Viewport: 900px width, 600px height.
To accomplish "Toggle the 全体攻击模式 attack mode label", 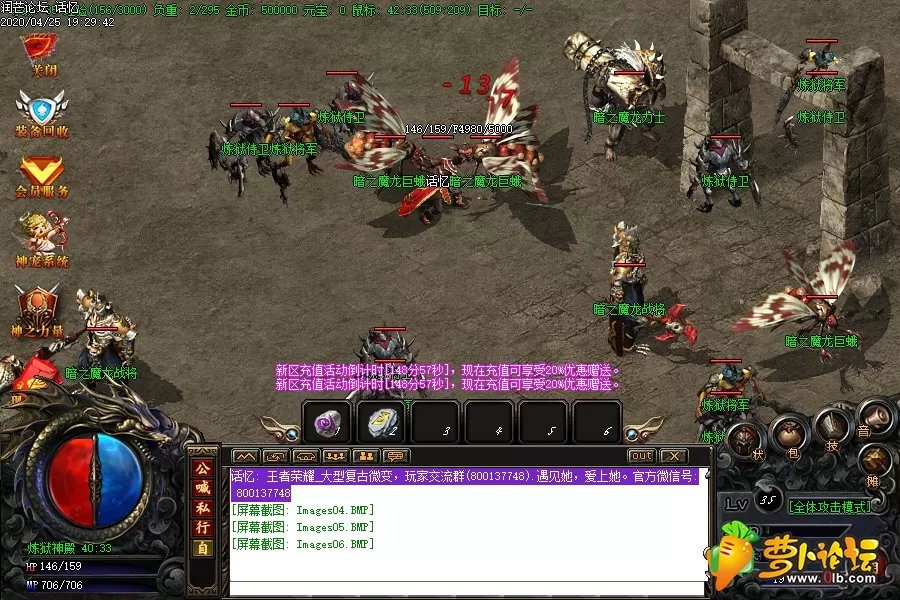I will point(829,506).
